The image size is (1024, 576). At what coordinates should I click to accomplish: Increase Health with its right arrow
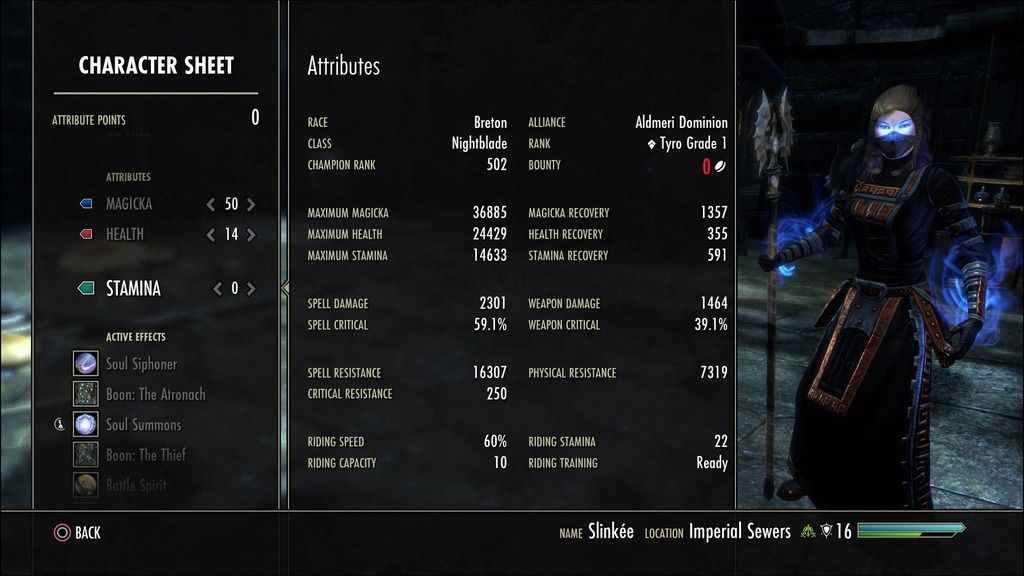coord(251,235)
